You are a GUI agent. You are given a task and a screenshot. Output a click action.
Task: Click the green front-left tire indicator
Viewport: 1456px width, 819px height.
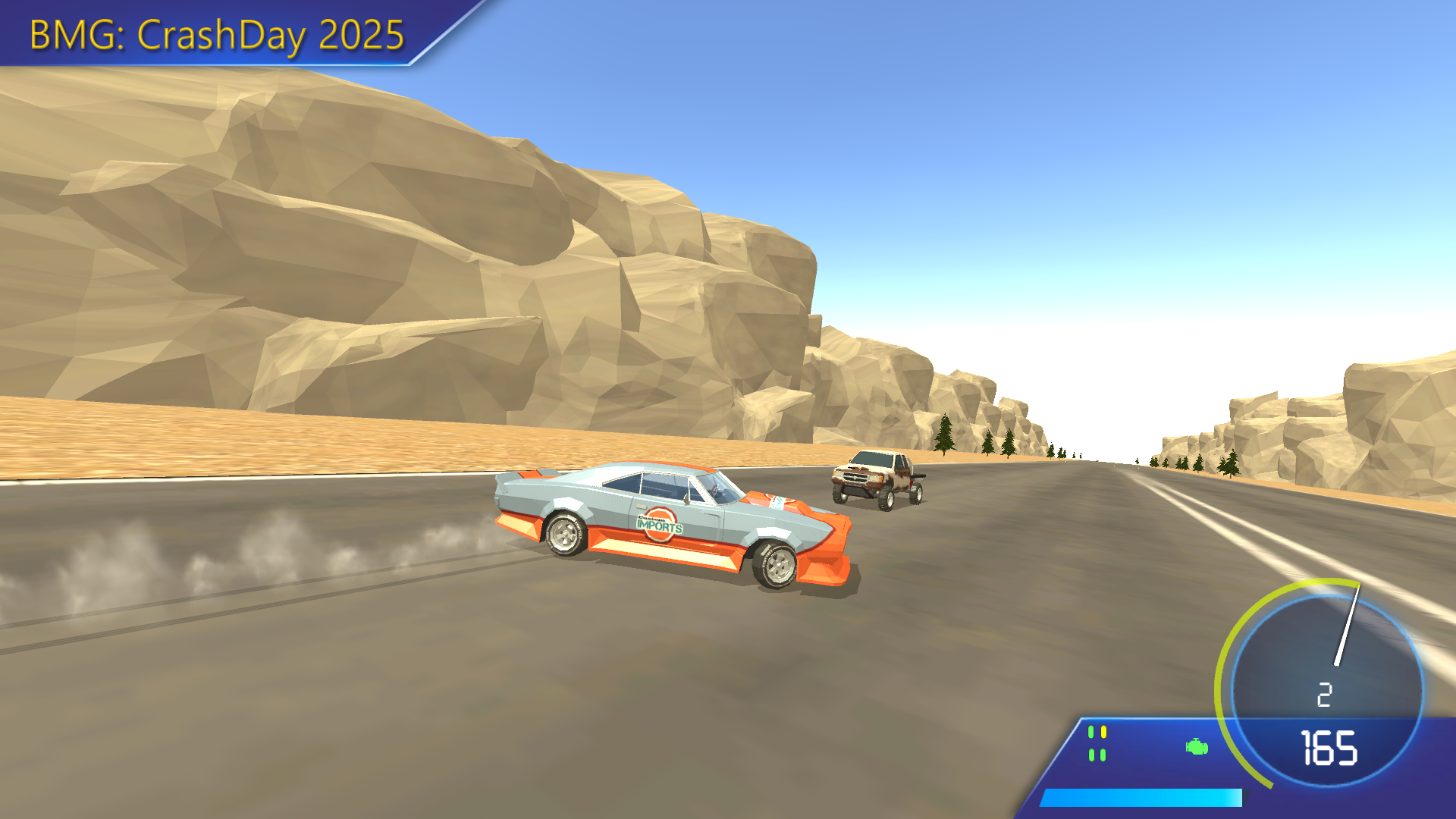1091,731
